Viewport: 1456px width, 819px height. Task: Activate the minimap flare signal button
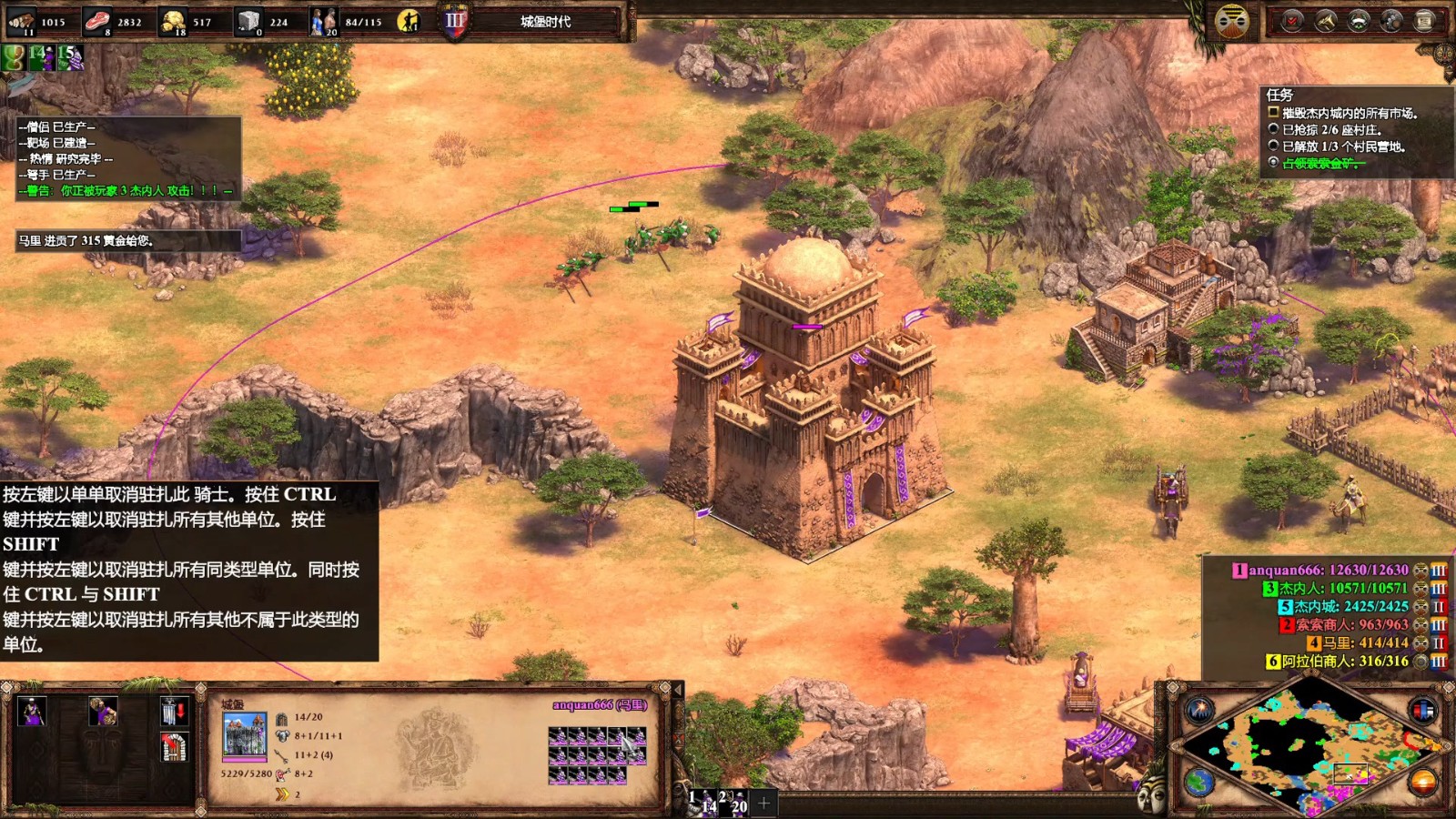[x=1199, y=710]
